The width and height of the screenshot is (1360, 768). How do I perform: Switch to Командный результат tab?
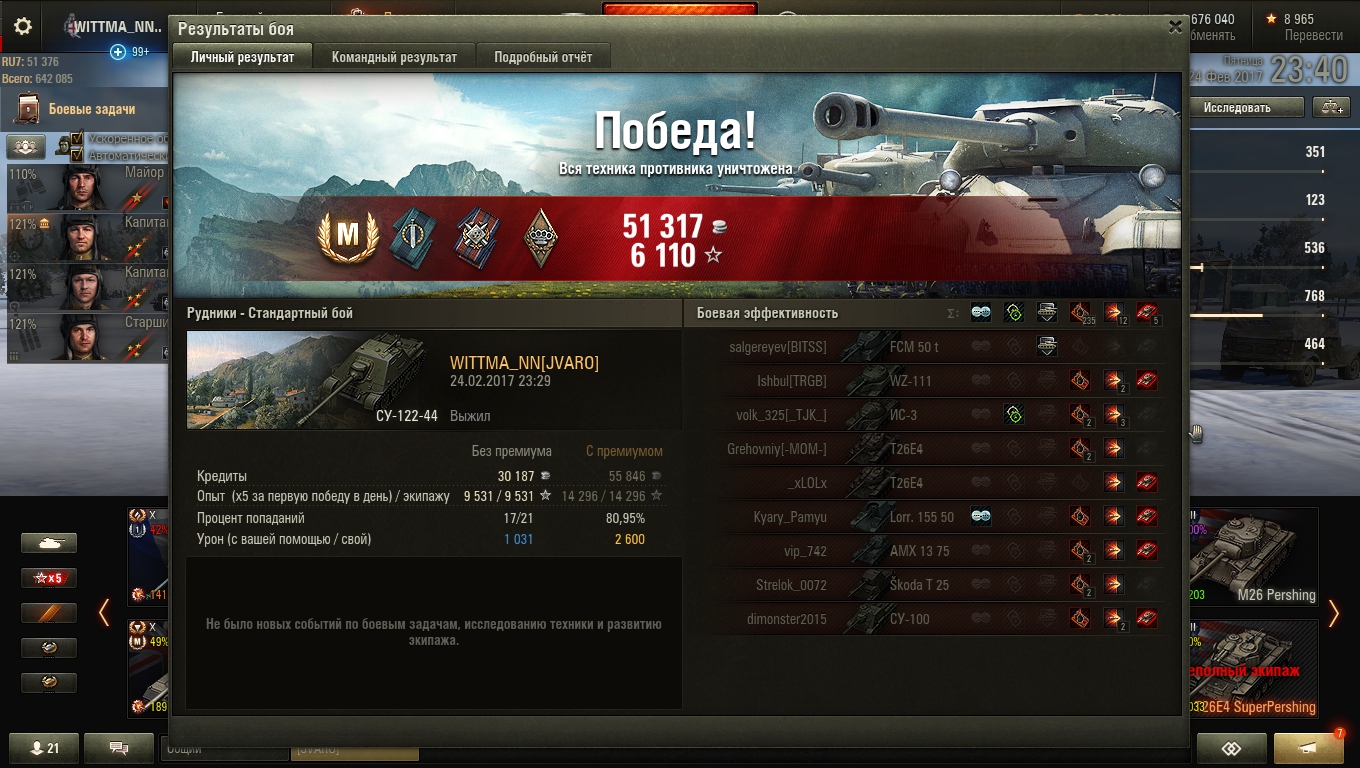394,57
